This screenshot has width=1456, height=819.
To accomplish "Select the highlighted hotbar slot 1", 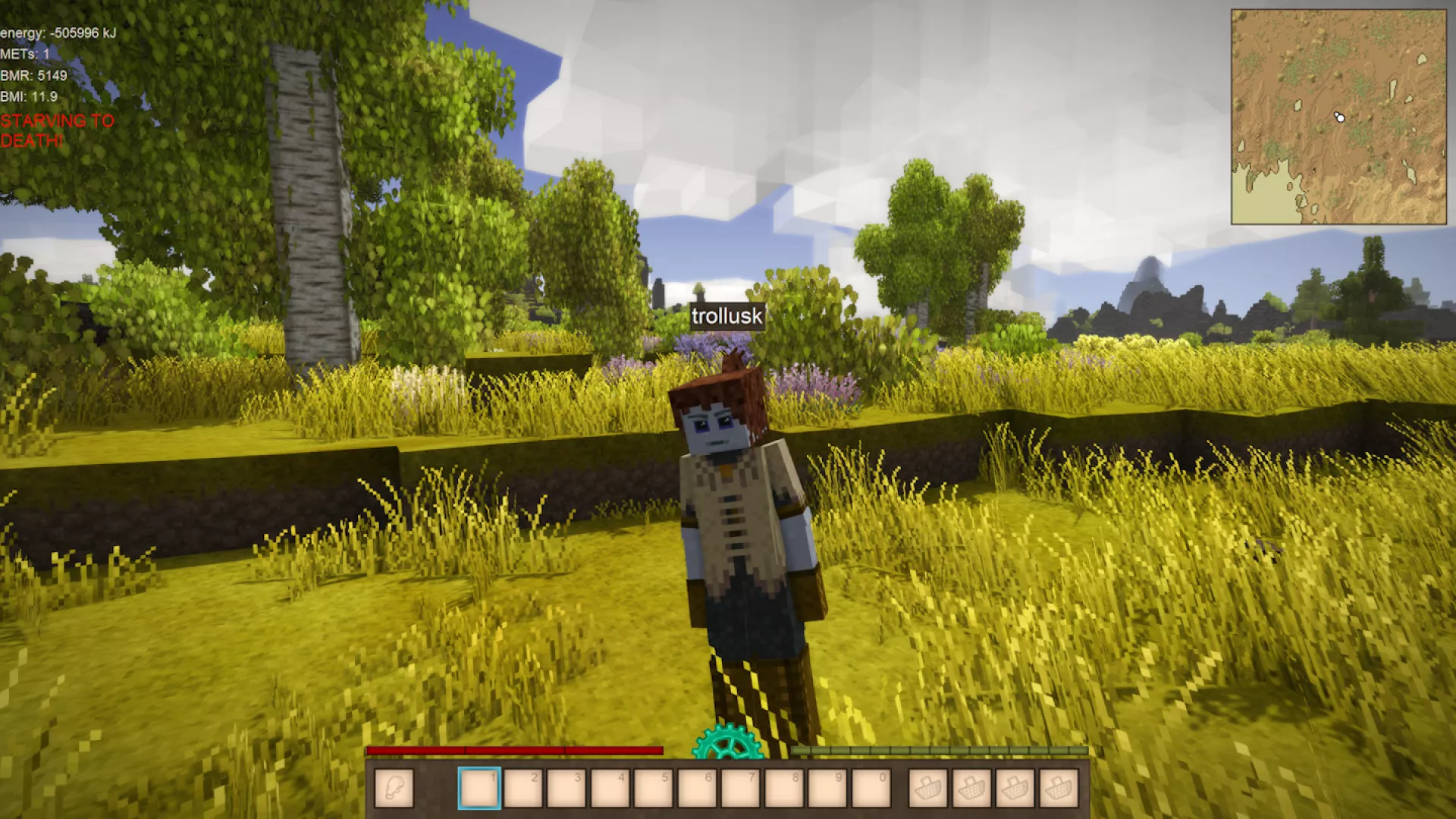I will pyautogui.click(x=479, y=788).
